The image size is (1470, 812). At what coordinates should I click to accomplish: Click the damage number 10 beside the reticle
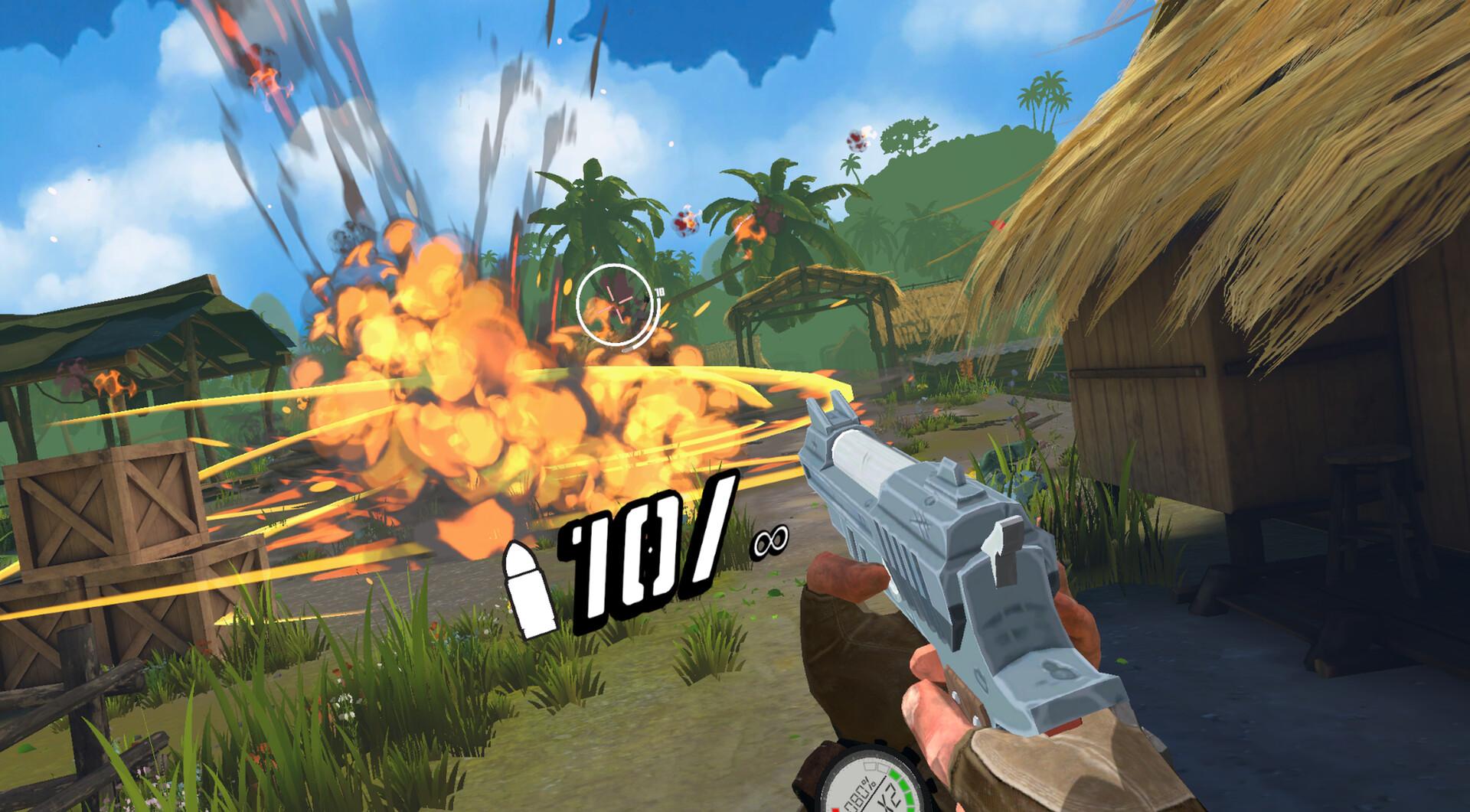[659, 291]
